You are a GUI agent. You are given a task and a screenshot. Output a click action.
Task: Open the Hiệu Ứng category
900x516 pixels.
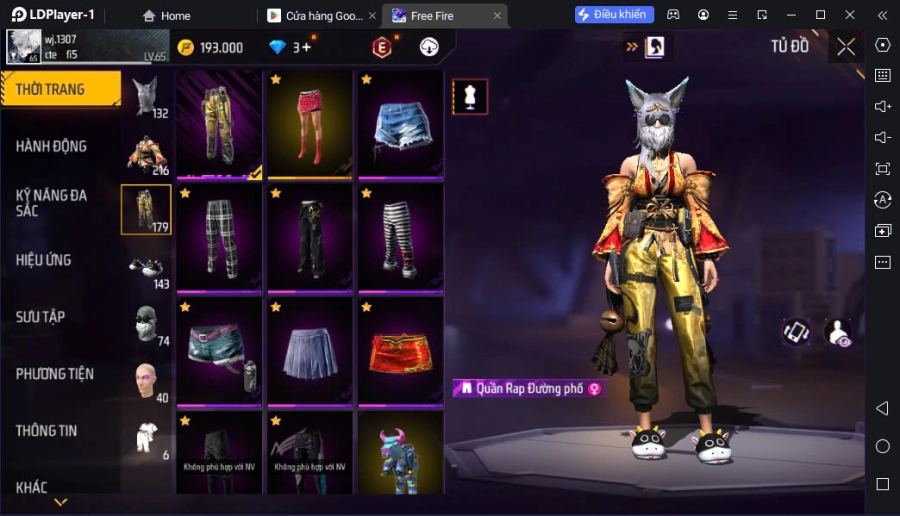point(44,260)
